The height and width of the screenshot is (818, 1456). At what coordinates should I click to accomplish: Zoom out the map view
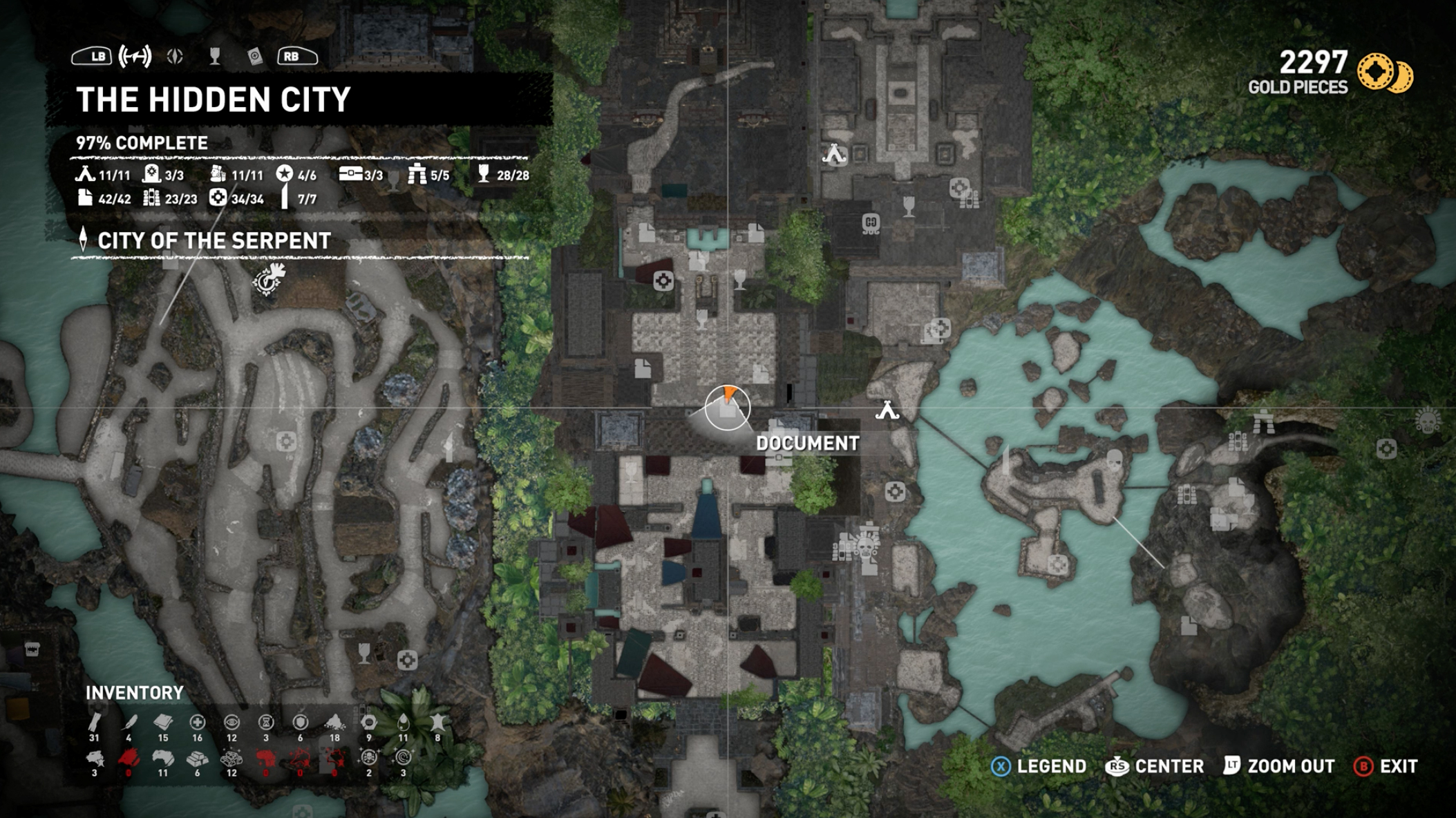coord(1279,766)
